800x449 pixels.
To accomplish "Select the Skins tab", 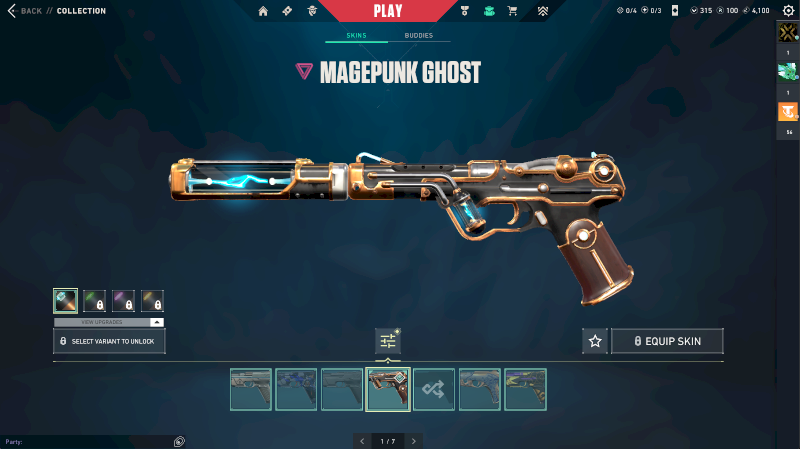I will tap(356, 36).
